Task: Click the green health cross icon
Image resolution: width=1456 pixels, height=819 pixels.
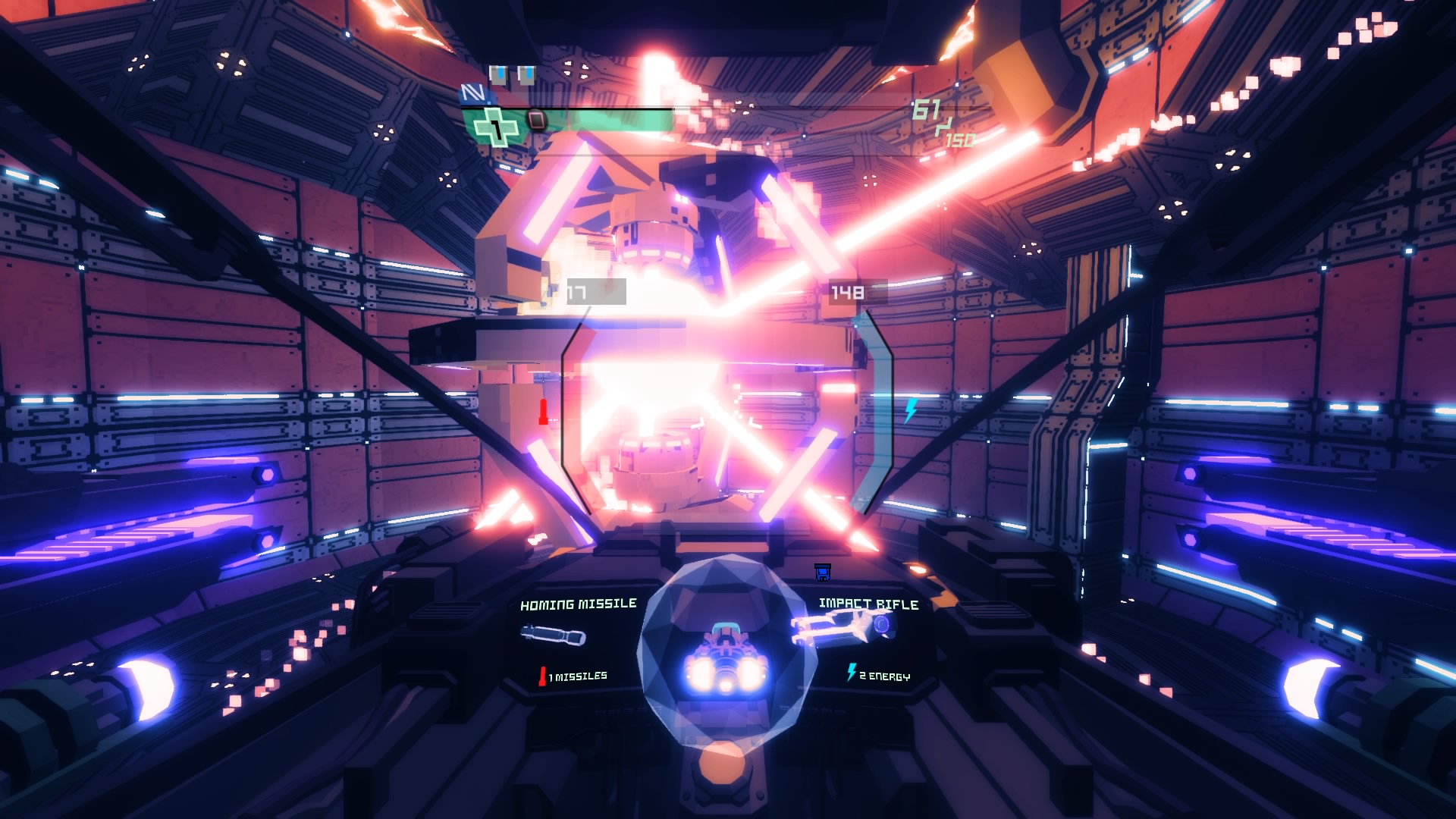Action: pyautogui.click(x=495, y=124)
